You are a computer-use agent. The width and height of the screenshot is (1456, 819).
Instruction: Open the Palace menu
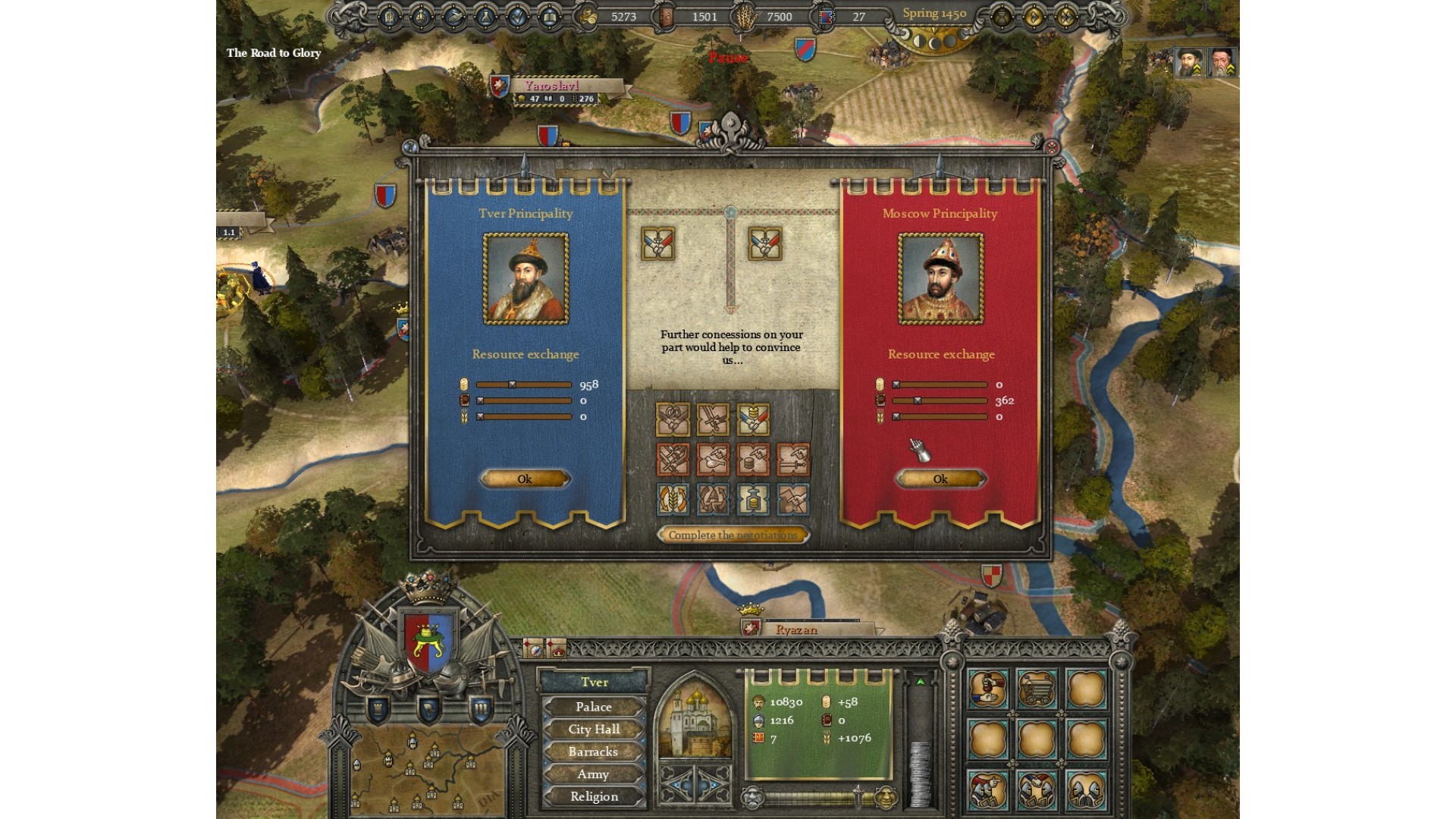pyautogui.click(x=593, y=707)
